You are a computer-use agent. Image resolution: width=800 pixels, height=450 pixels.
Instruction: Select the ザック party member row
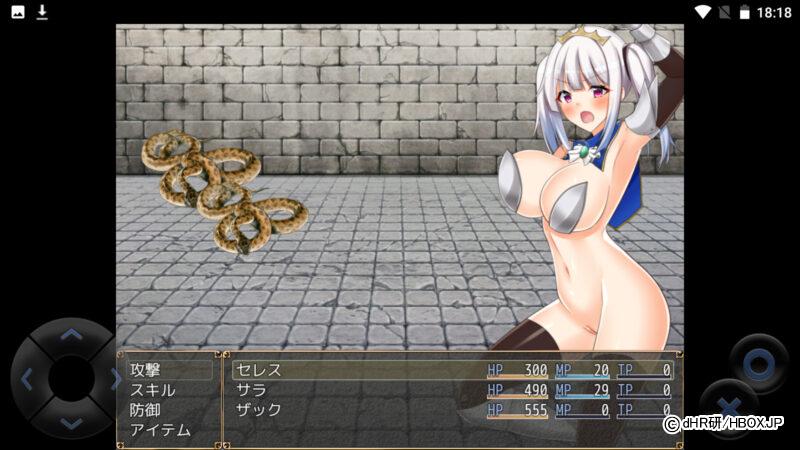pos(452,410)
